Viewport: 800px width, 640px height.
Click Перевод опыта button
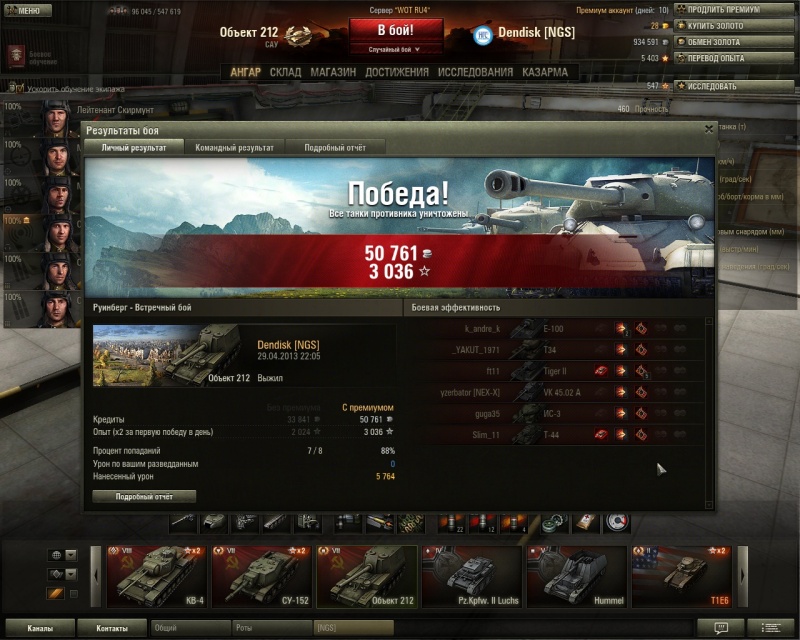click(735, 58)
